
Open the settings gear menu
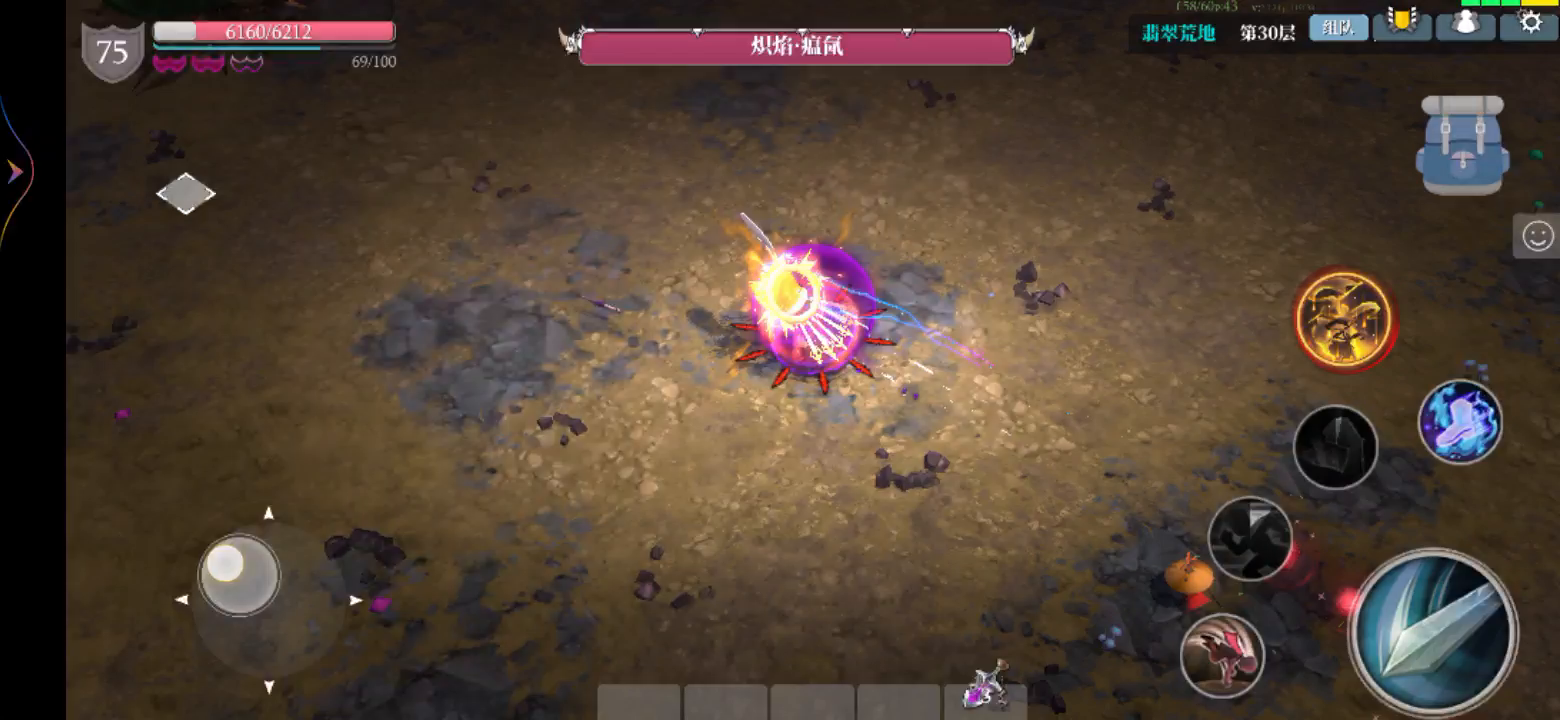(1529, 25)
